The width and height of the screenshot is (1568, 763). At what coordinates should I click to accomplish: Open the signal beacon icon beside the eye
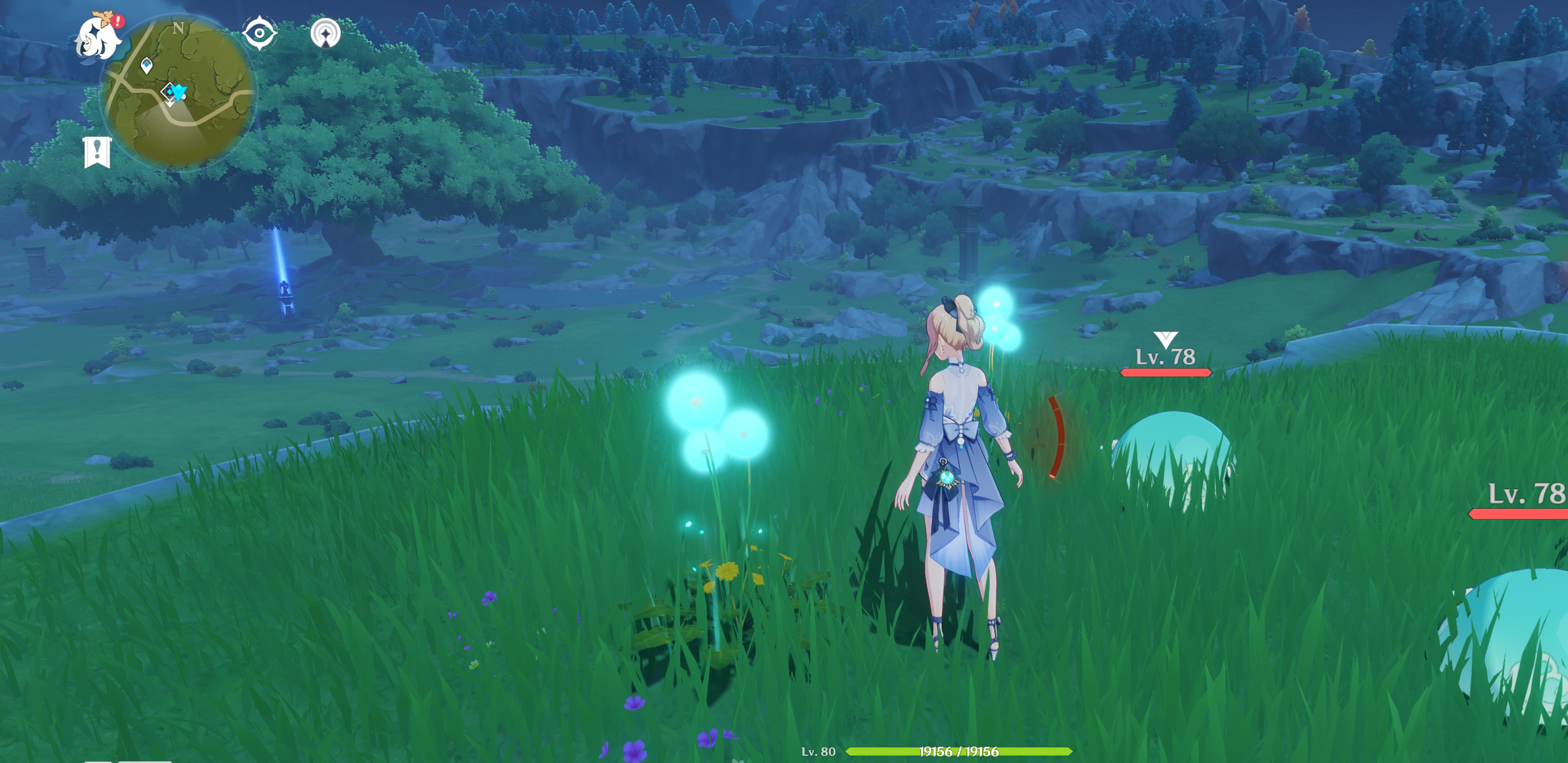325,32
